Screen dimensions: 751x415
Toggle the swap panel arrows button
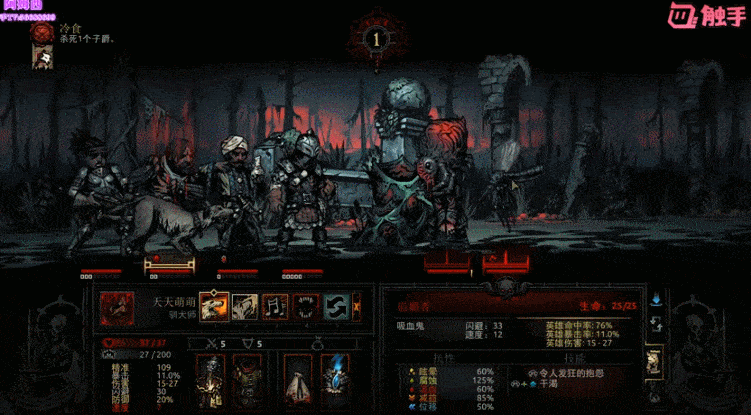[656, 323]
